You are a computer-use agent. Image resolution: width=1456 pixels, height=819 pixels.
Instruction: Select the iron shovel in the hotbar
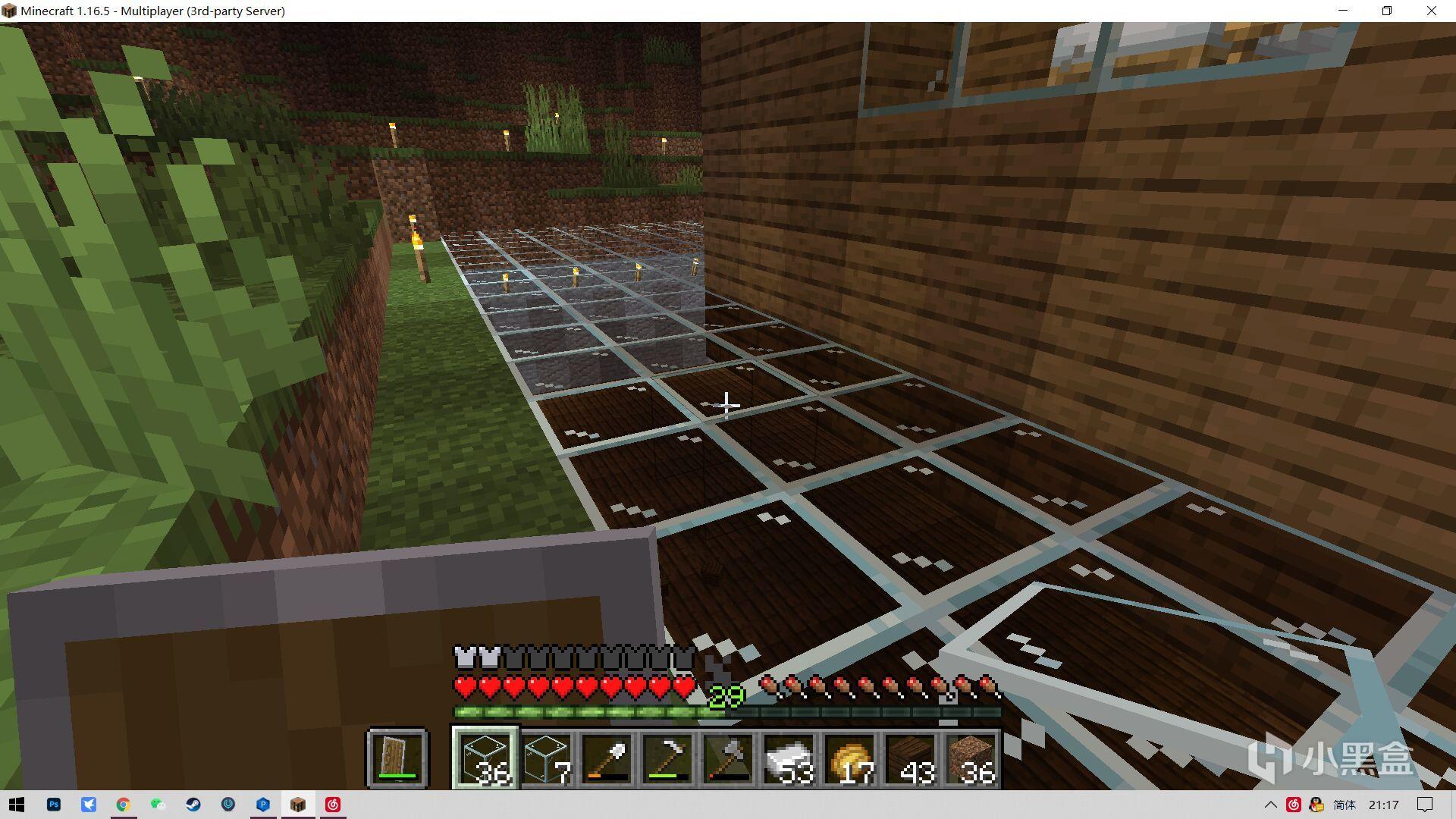[607, 758]
